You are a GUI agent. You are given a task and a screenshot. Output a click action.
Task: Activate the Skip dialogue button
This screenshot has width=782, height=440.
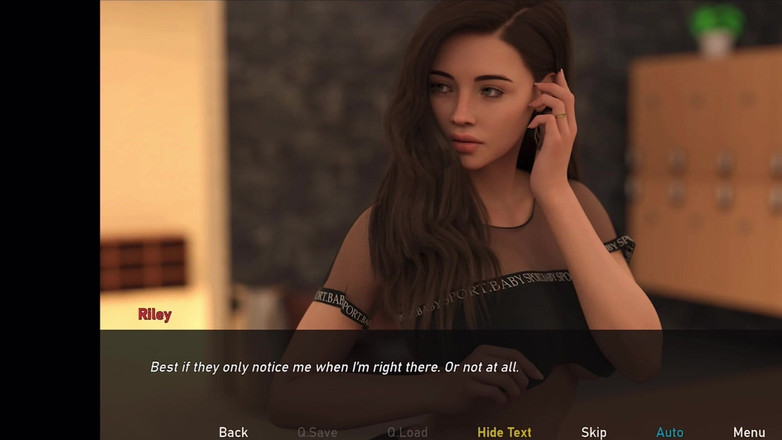point(594,432)
